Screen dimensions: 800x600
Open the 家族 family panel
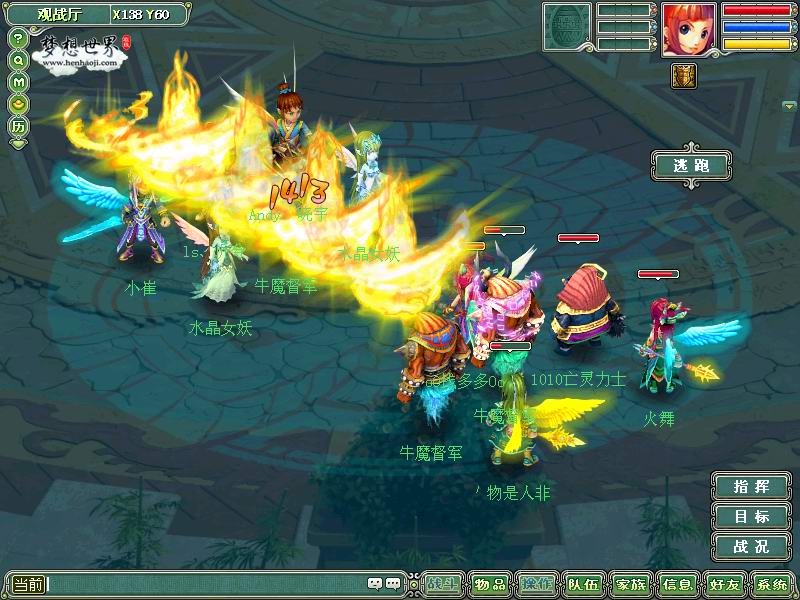tap(630, 584)
